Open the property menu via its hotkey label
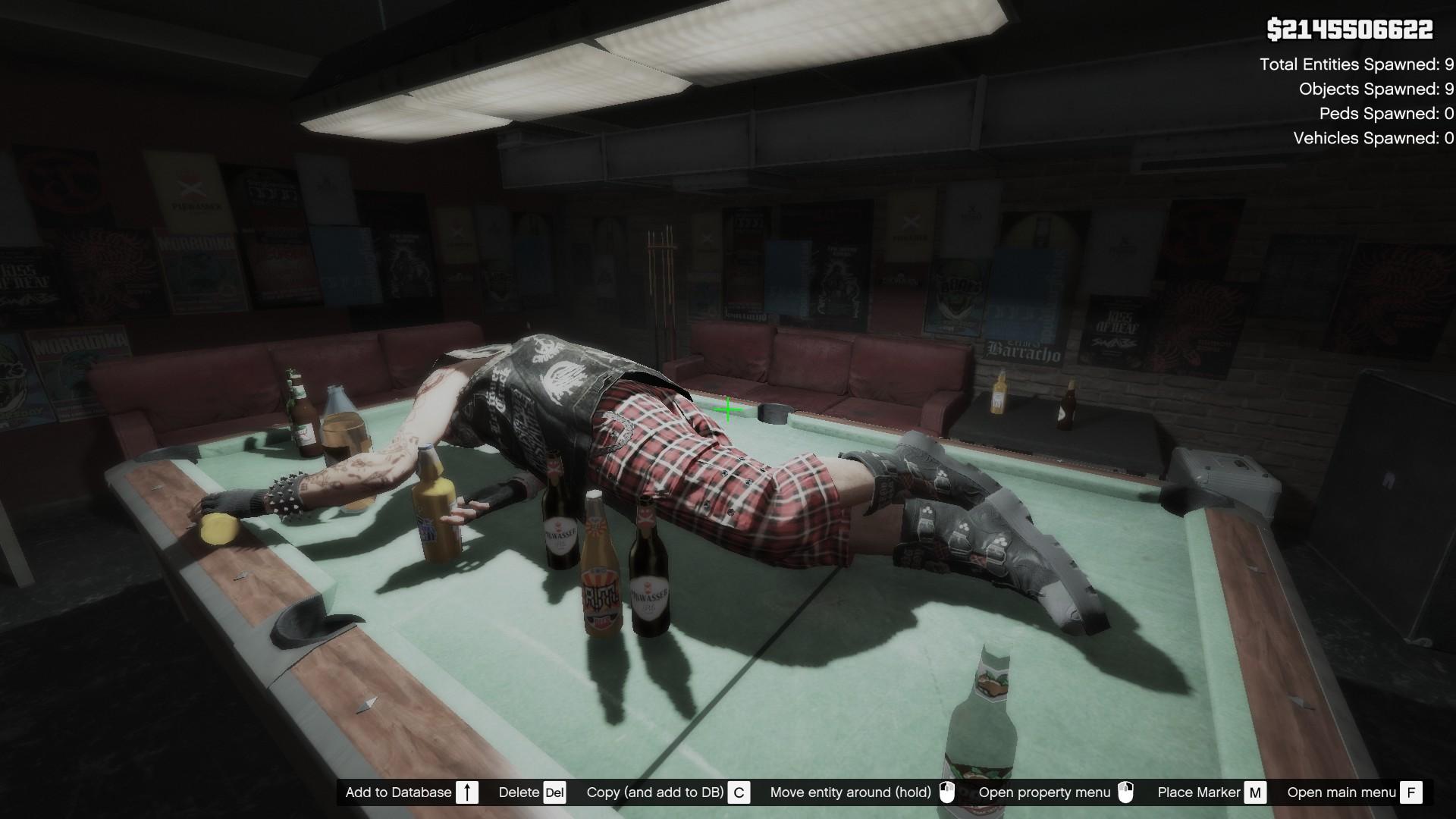Viewport: 1456px width, 819px height. [1046, 792]
